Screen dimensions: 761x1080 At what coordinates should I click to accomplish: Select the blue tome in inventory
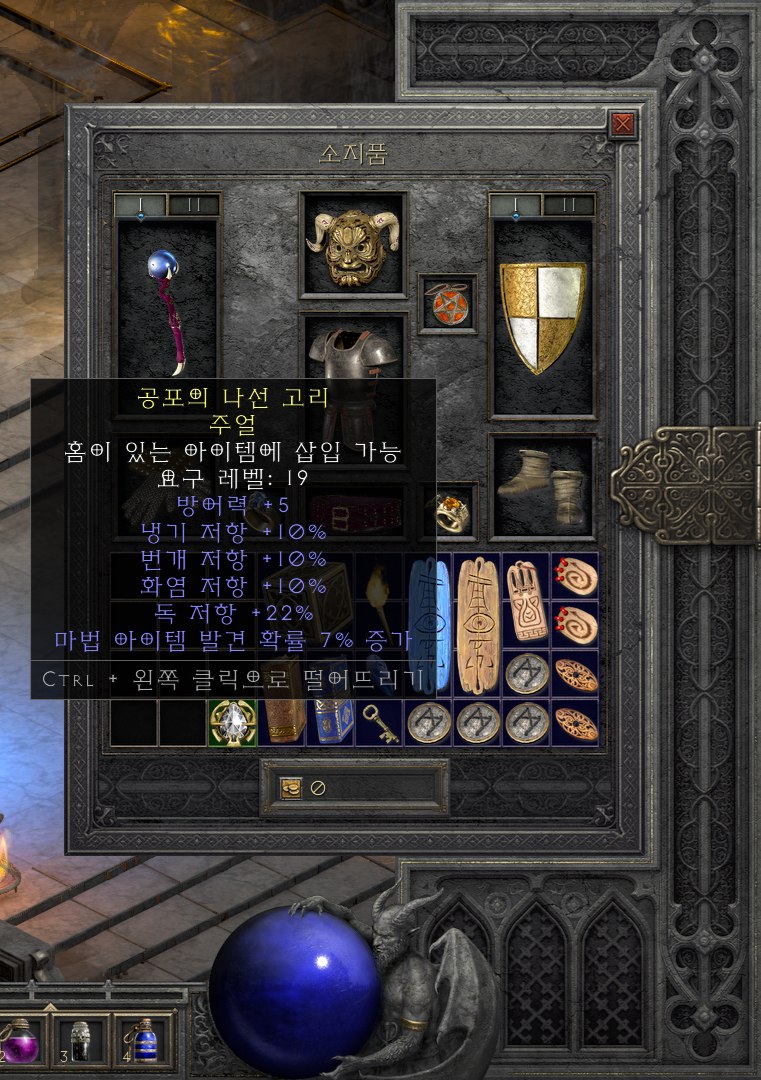(331, 722)
